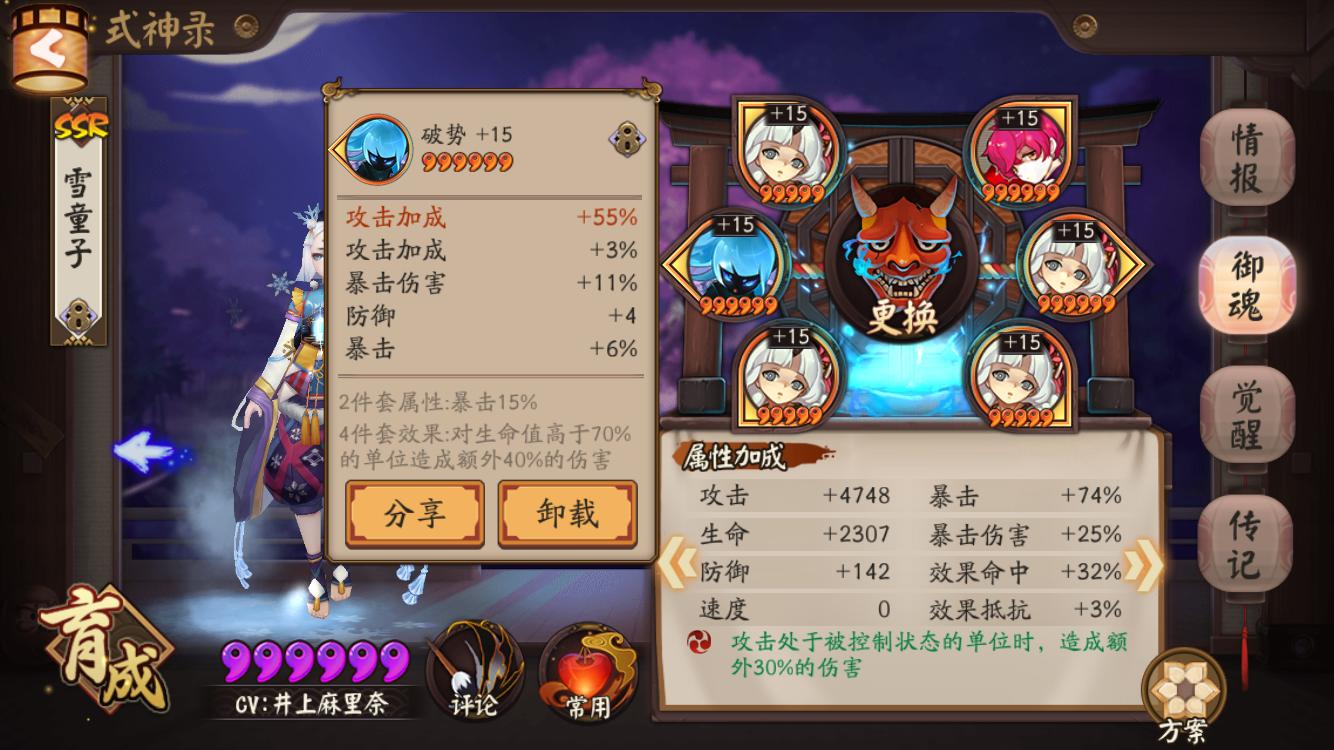Image resolution: width=1334 pixels, height=750 pixels.
Task: Open the 觉醒 tab on the right
Action: coord(1249,411)
